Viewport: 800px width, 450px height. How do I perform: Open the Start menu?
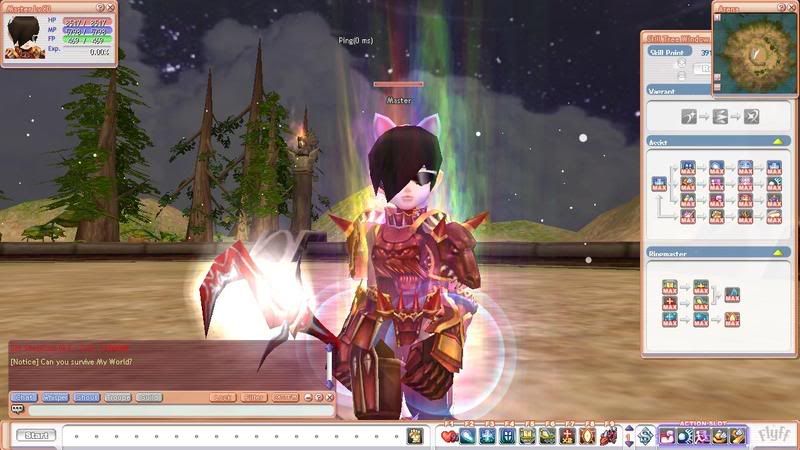(x=37, y=435)
